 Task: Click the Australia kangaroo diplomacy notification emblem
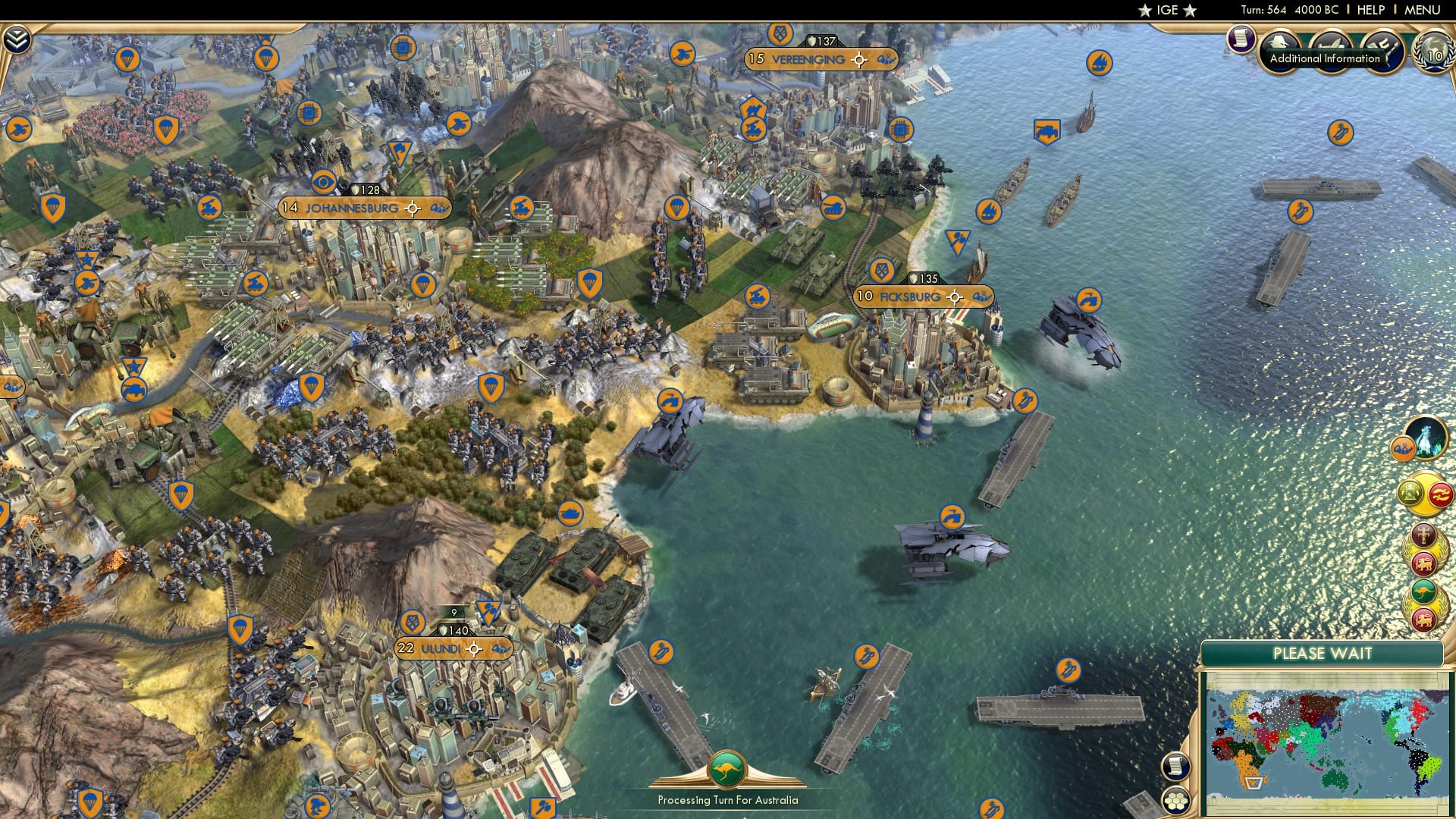click(x=1423, y=590)
